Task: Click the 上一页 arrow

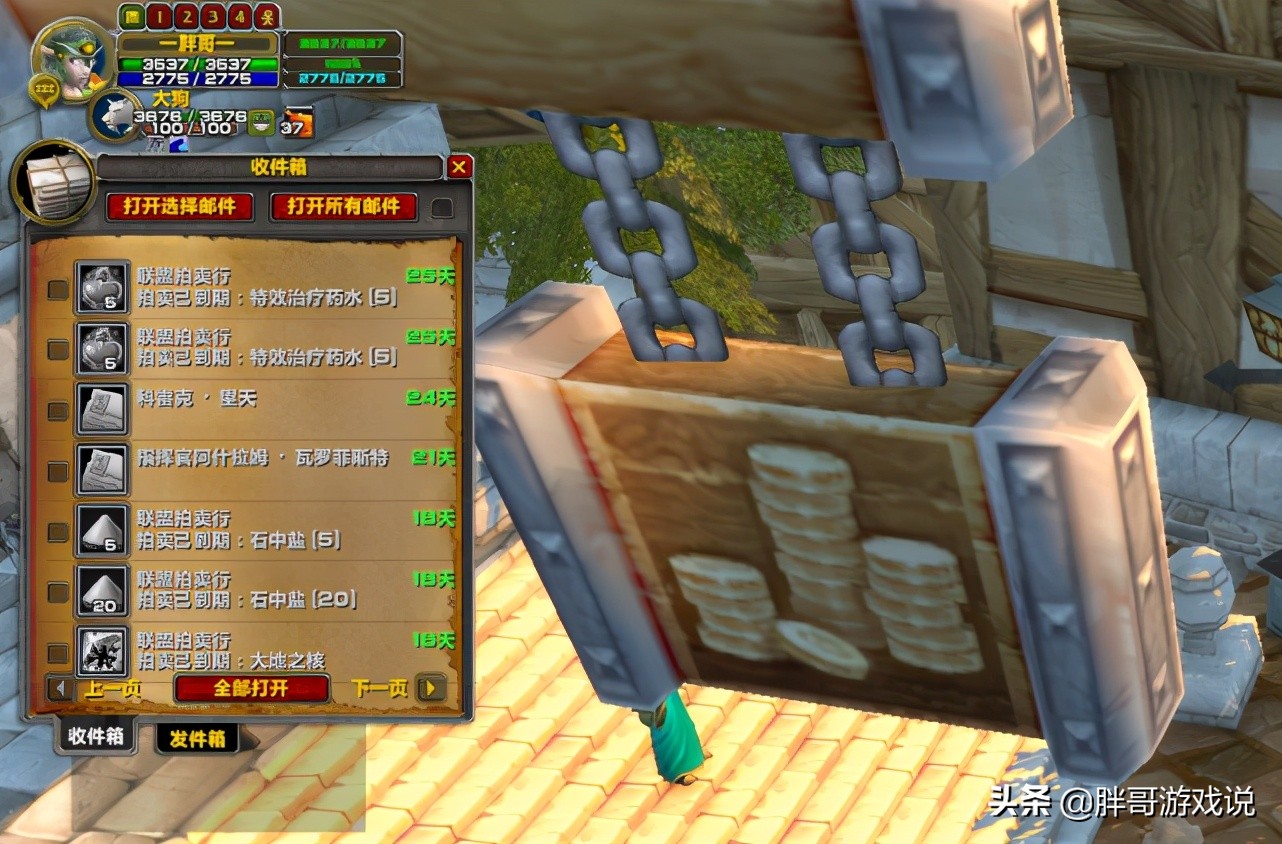Action: (63, 688)
